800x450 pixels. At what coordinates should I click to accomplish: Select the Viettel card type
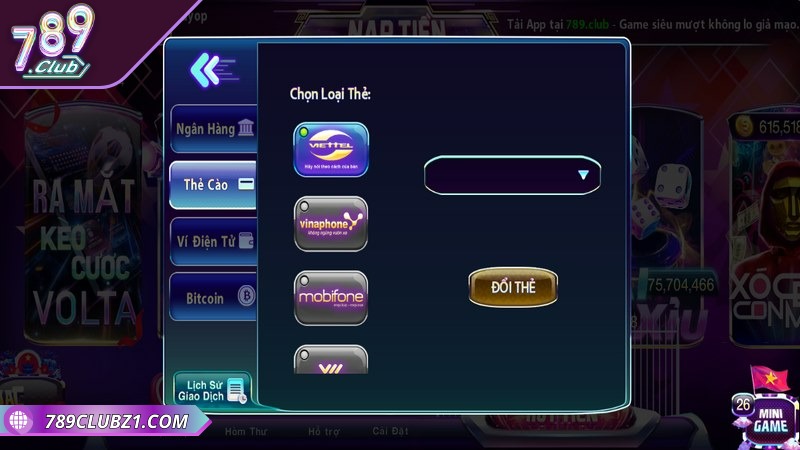[x=331, y=149]
